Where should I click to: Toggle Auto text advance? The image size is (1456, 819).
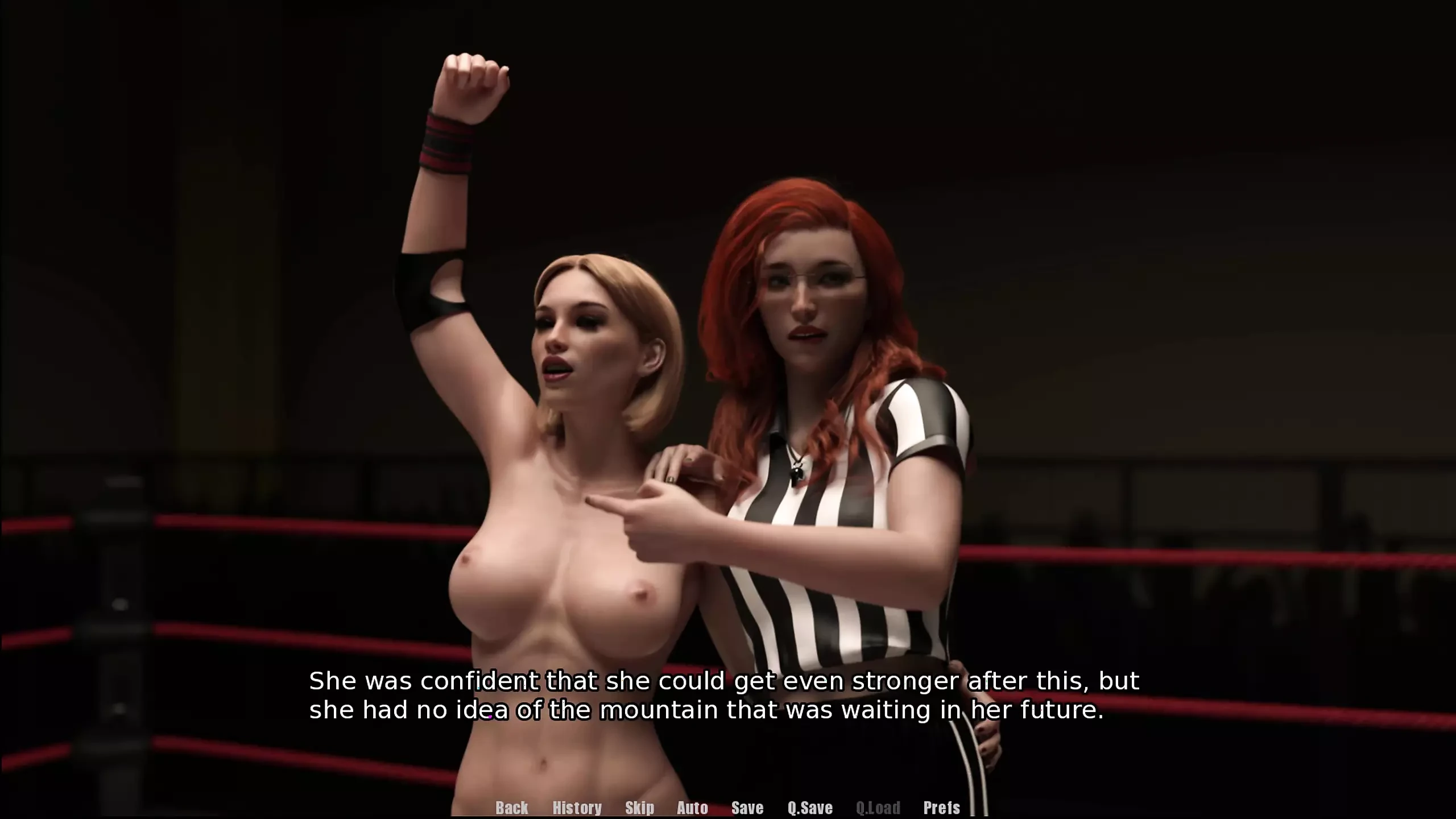click(692, 808)
